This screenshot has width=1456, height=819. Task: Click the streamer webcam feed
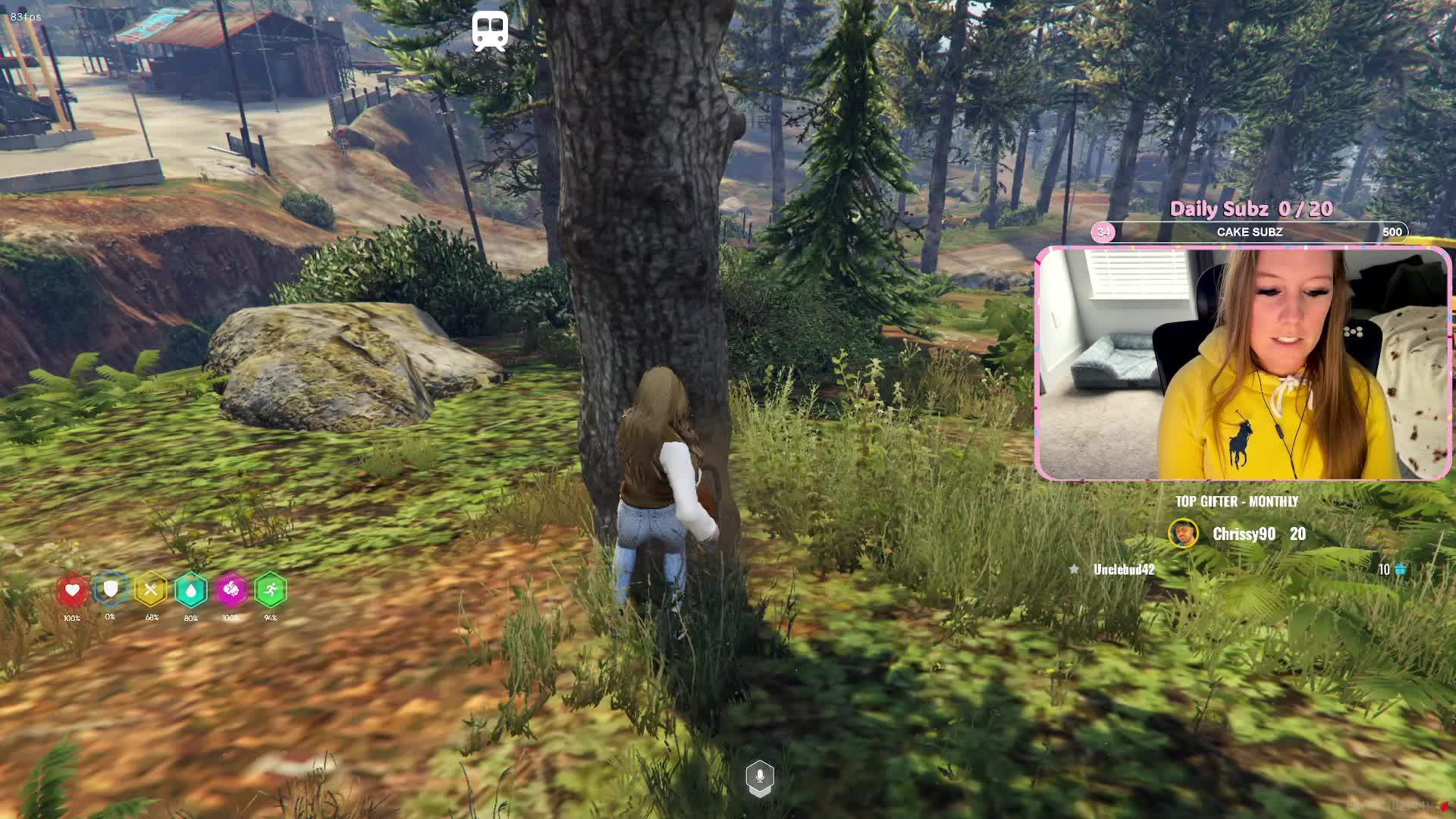[x=1243, y=364]
